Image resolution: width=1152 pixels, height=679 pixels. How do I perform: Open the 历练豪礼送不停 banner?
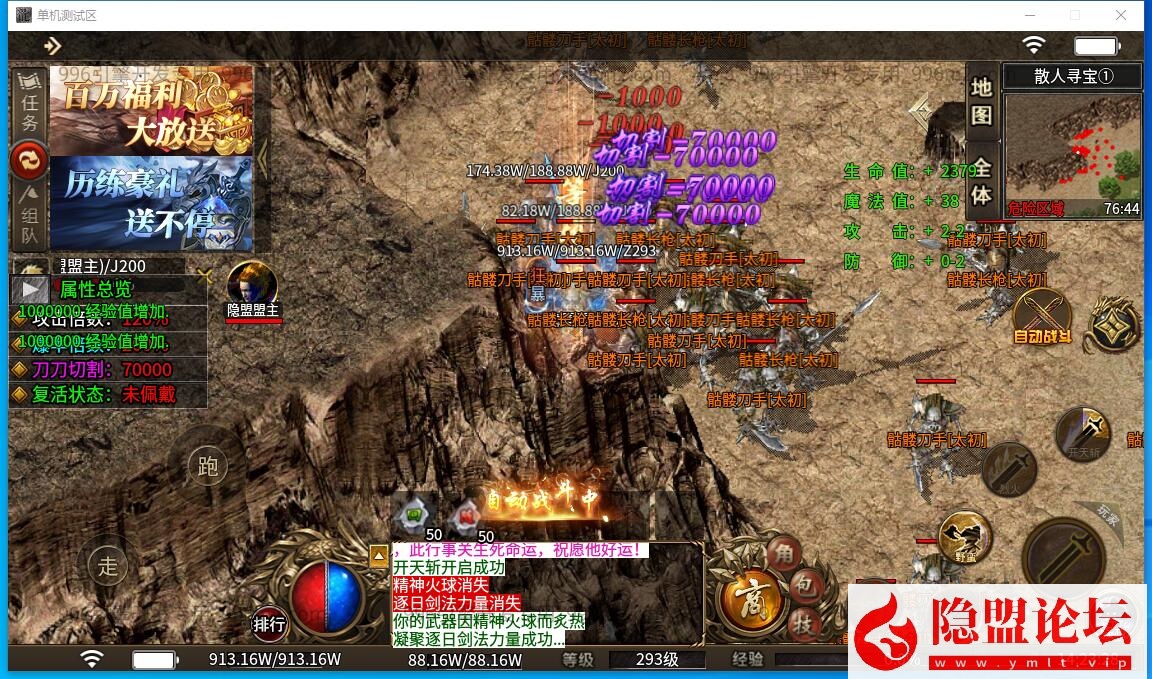(x=151, y=203)
